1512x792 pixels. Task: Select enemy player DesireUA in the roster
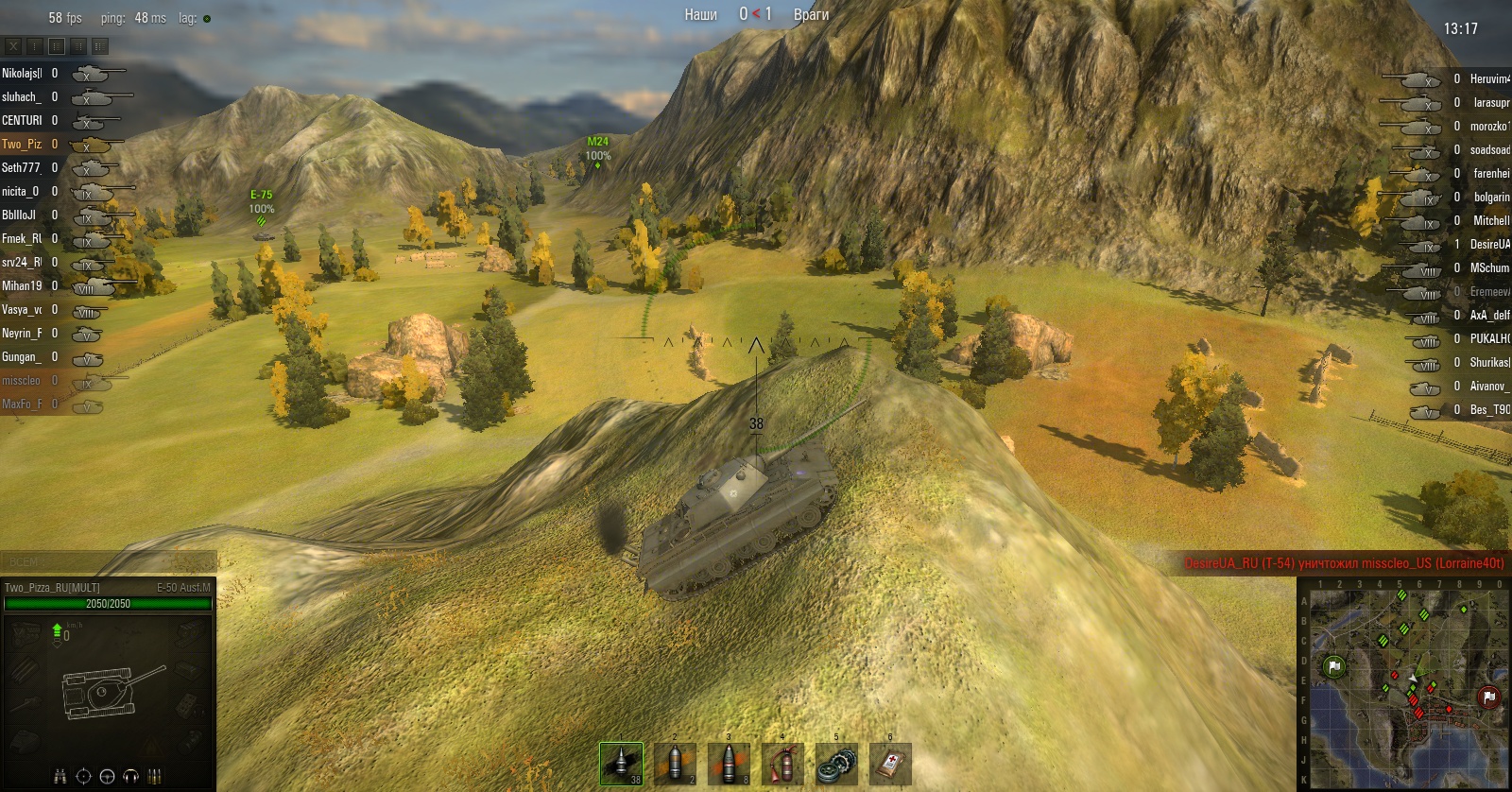point(1489,244)
